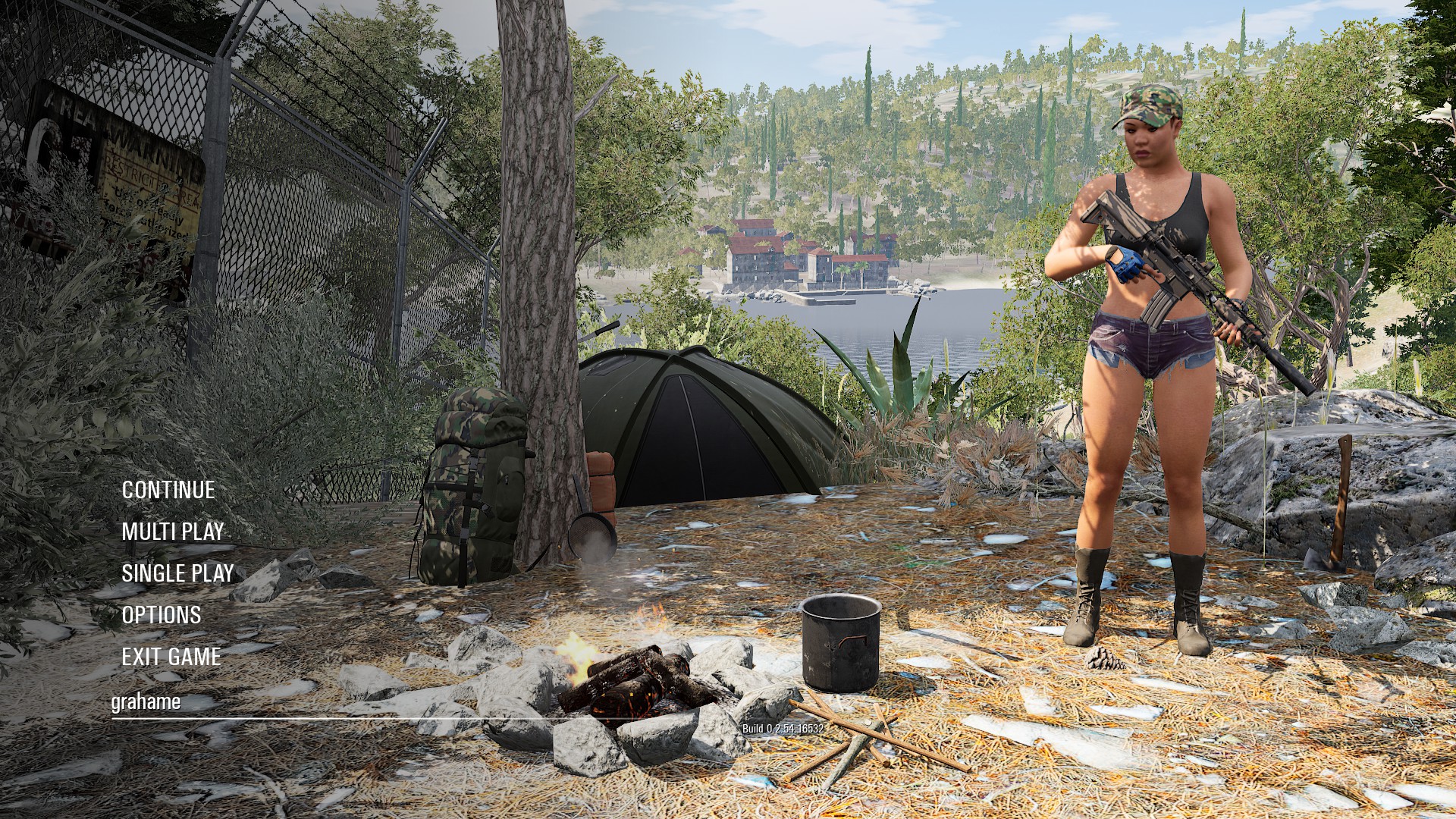Choose Single Play mode
Image resolution: width=1456 pixels, height=819 pixels.
(177, 573)
